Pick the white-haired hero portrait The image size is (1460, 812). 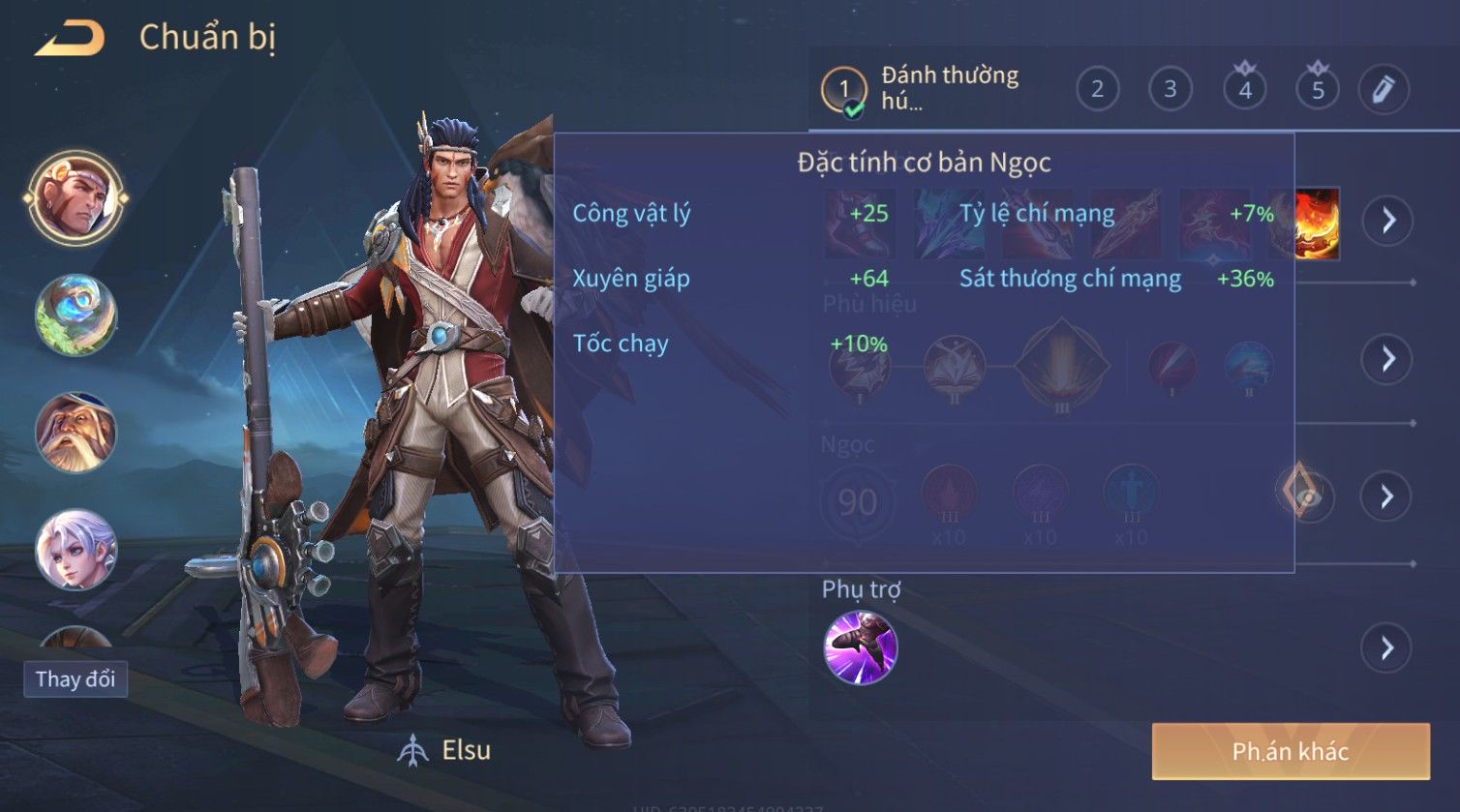[x=76, y=549]
